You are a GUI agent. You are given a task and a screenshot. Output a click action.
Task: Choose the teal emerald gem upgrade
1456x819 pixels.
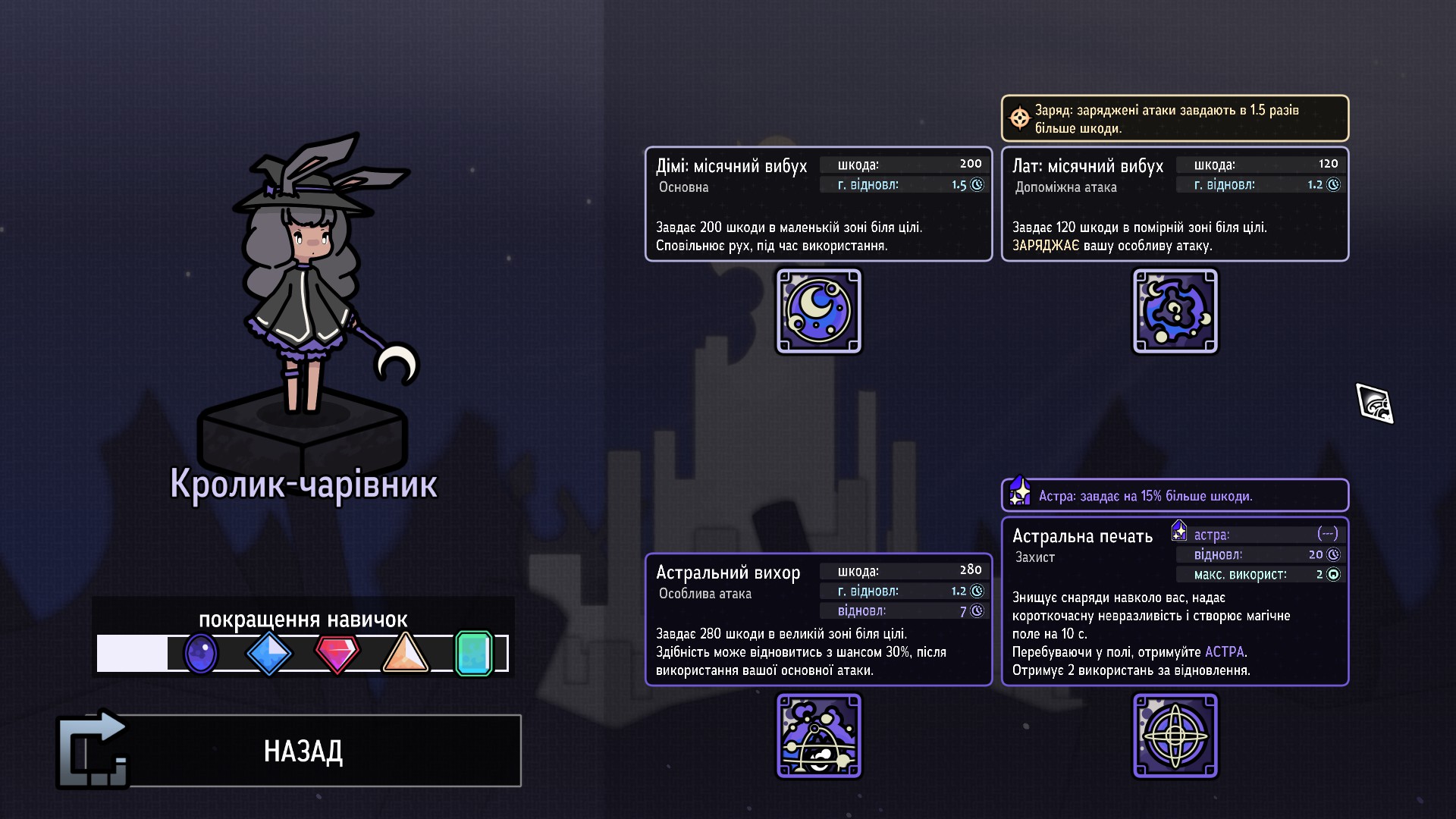[x=474, y=653]
